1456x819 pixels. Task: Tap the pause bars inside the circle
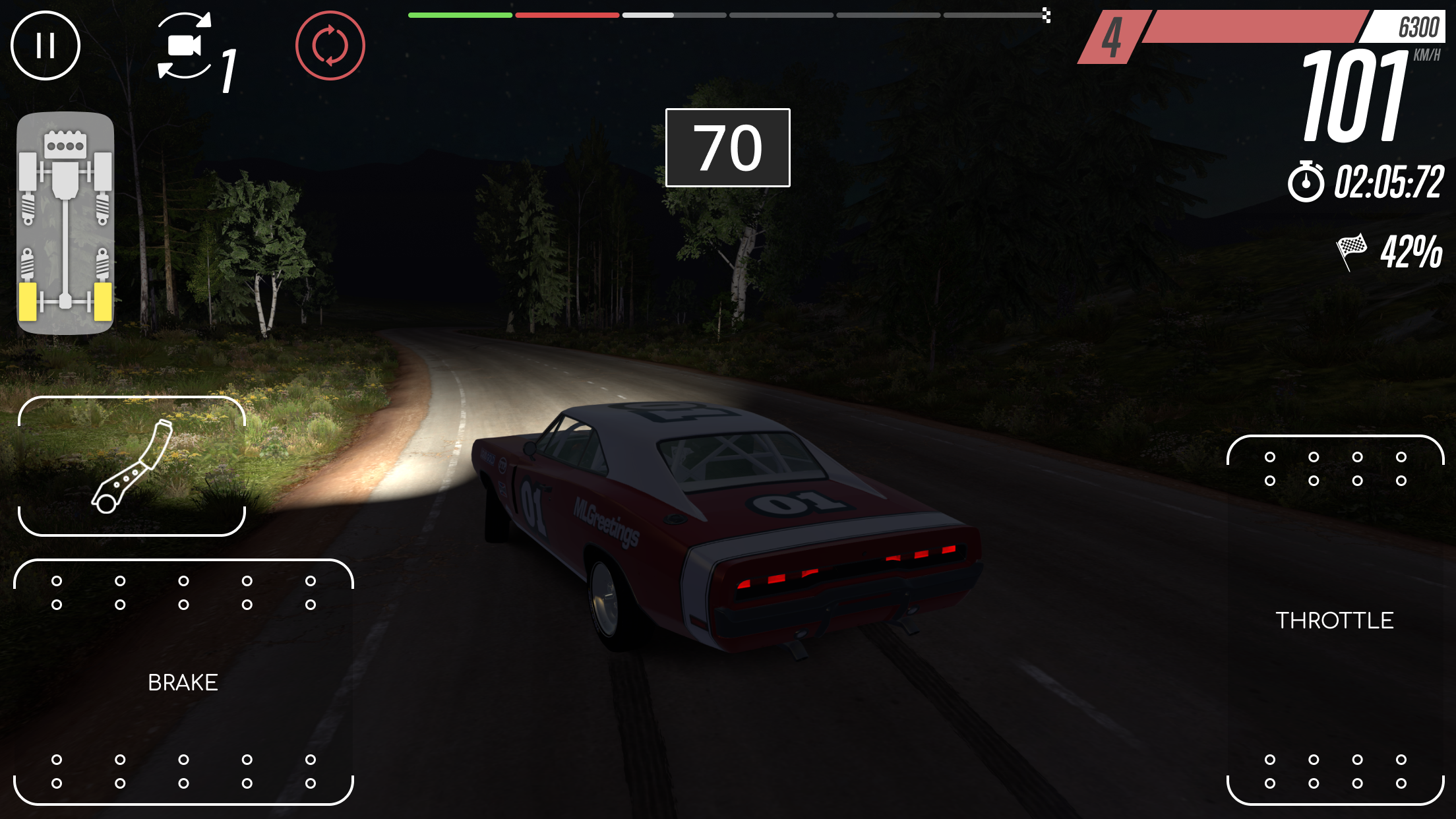click(x=45, y=46)
